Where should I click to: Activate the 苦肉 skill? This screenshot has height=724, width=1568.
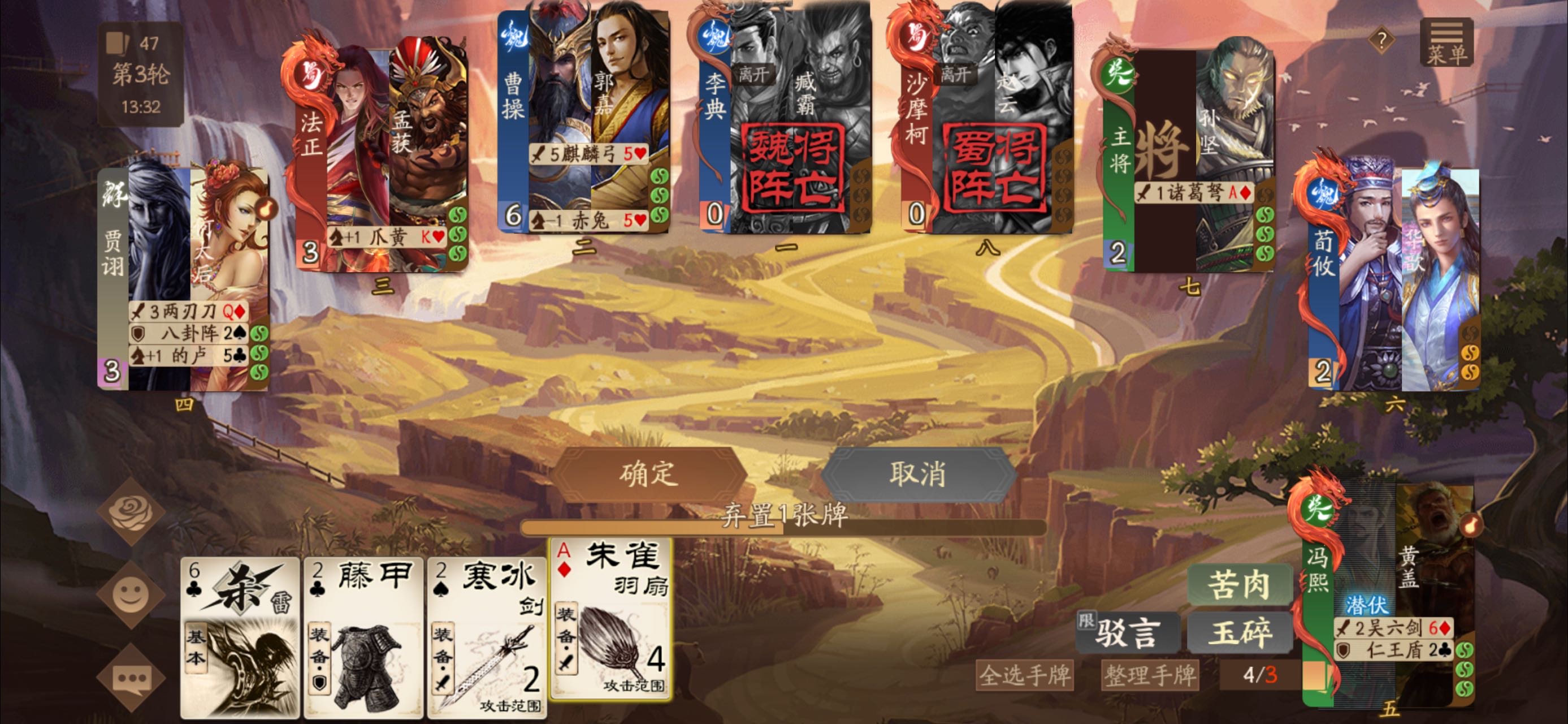click(1239, 584)
